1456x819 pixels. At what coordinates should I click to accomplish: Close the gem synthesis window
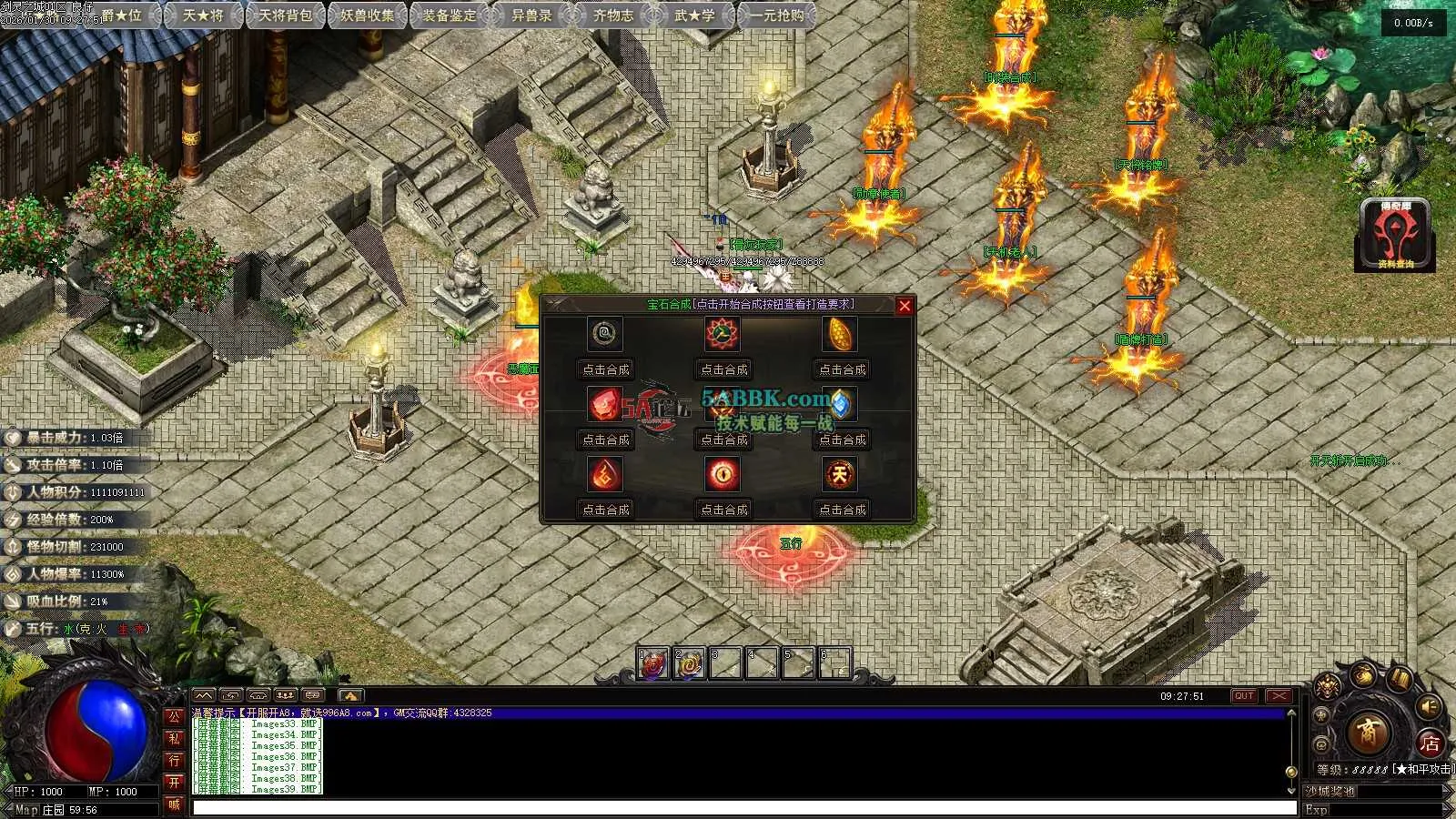904,306
